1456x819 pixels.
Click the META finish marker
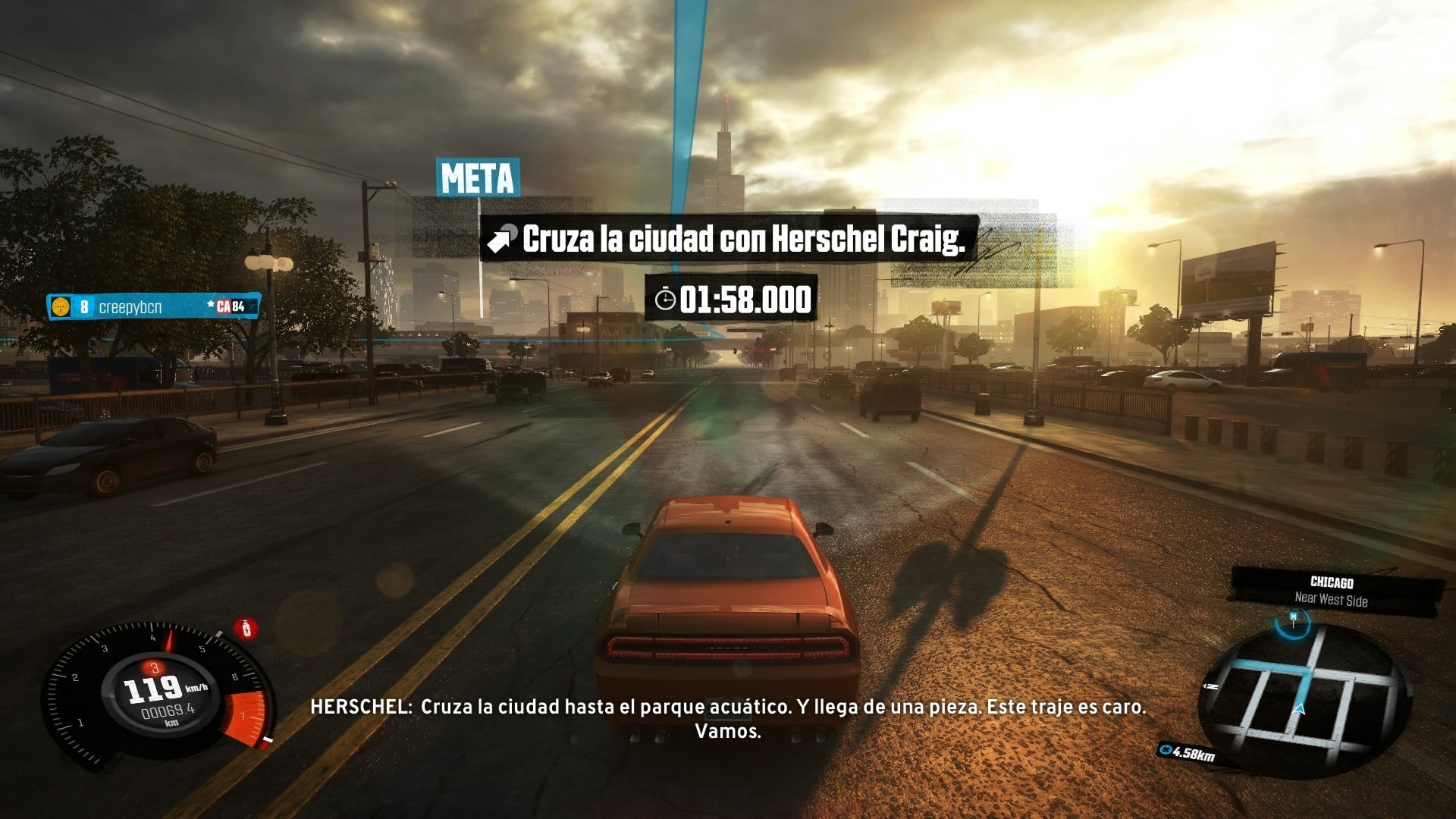[477, 179]
